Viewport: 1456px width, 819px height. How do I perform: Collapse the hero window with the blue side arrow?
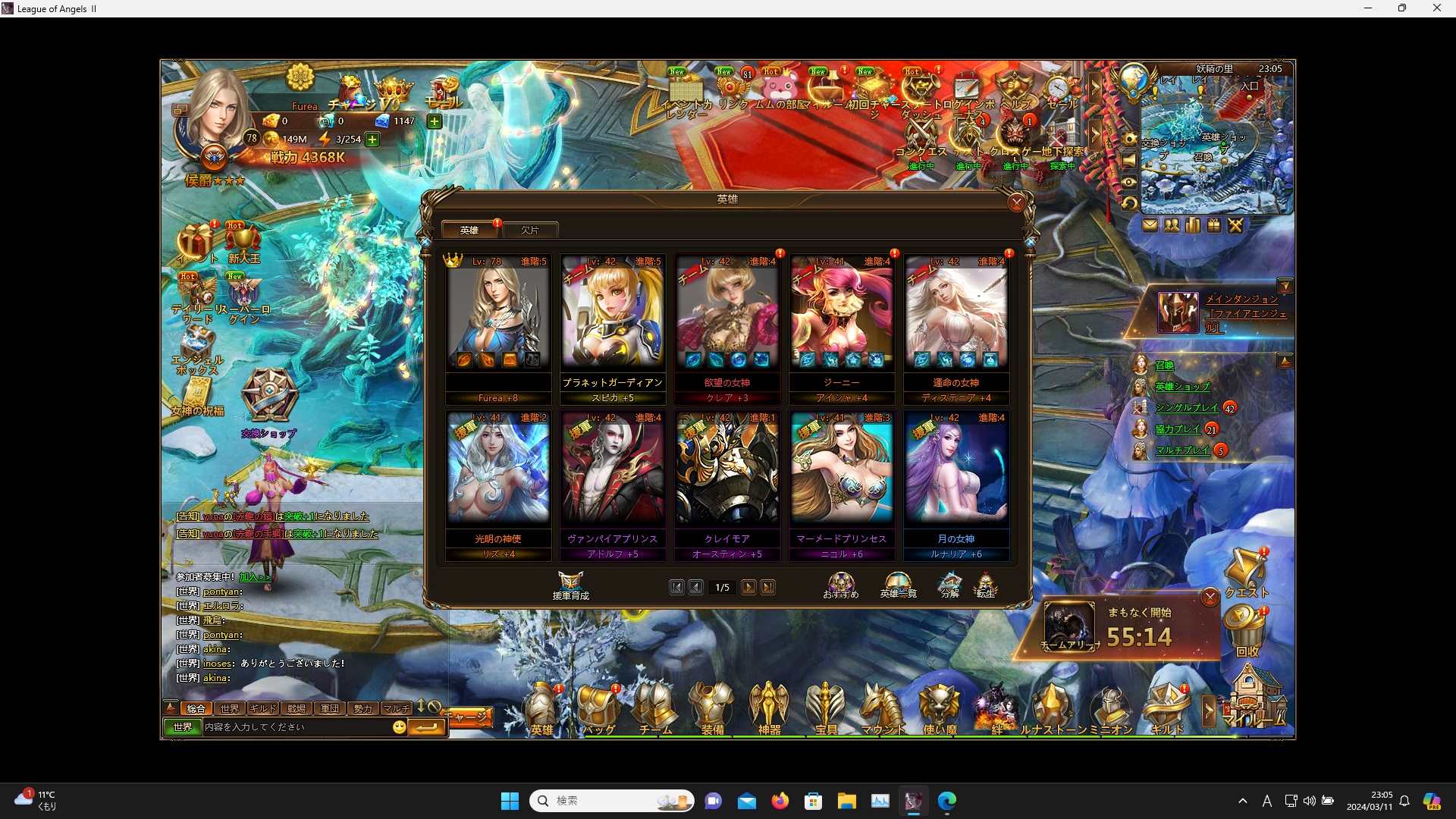point(1030,241)
